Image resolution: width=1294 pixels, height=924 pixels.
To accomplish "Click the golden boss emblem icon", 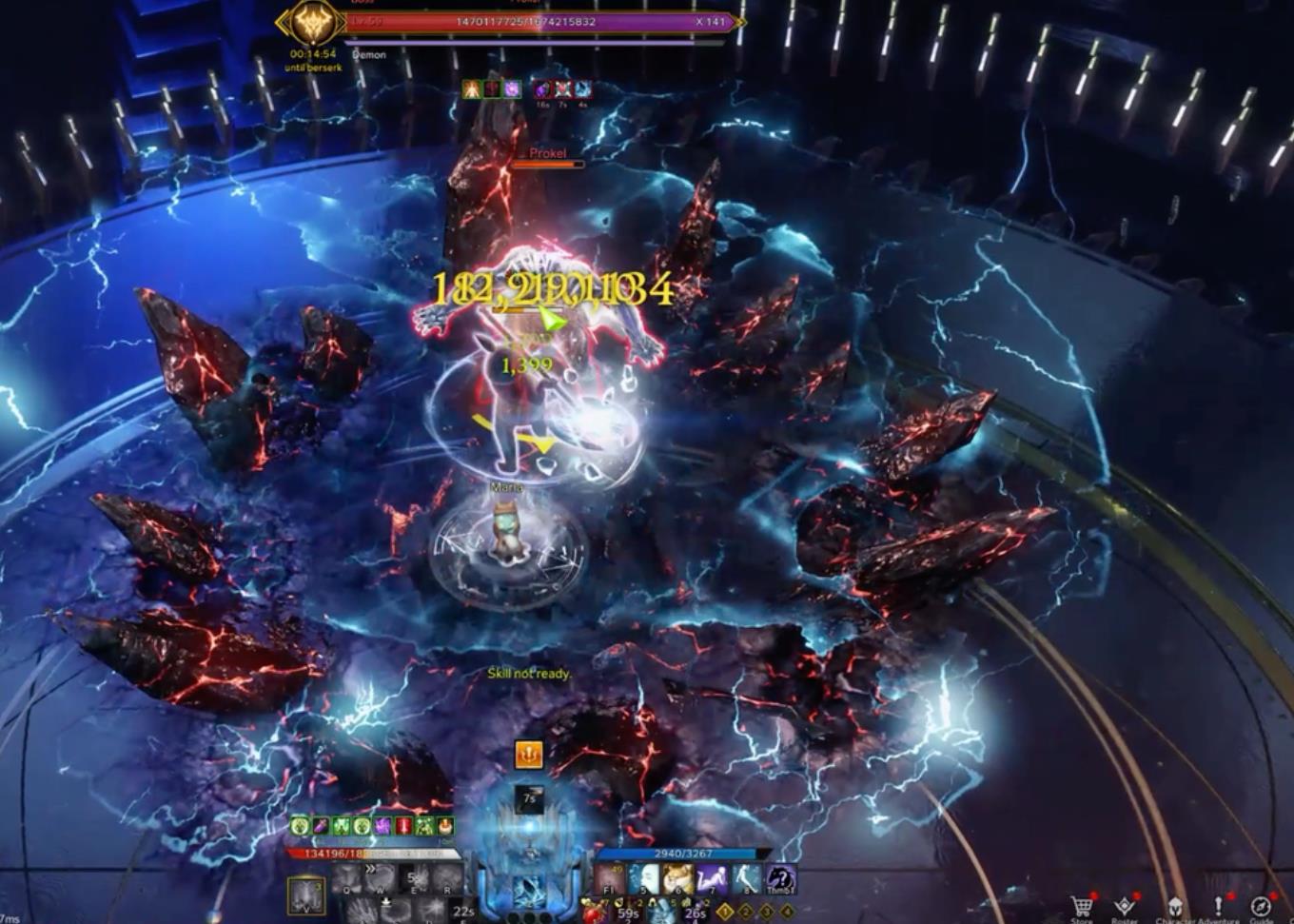I will tap(312, 23).
